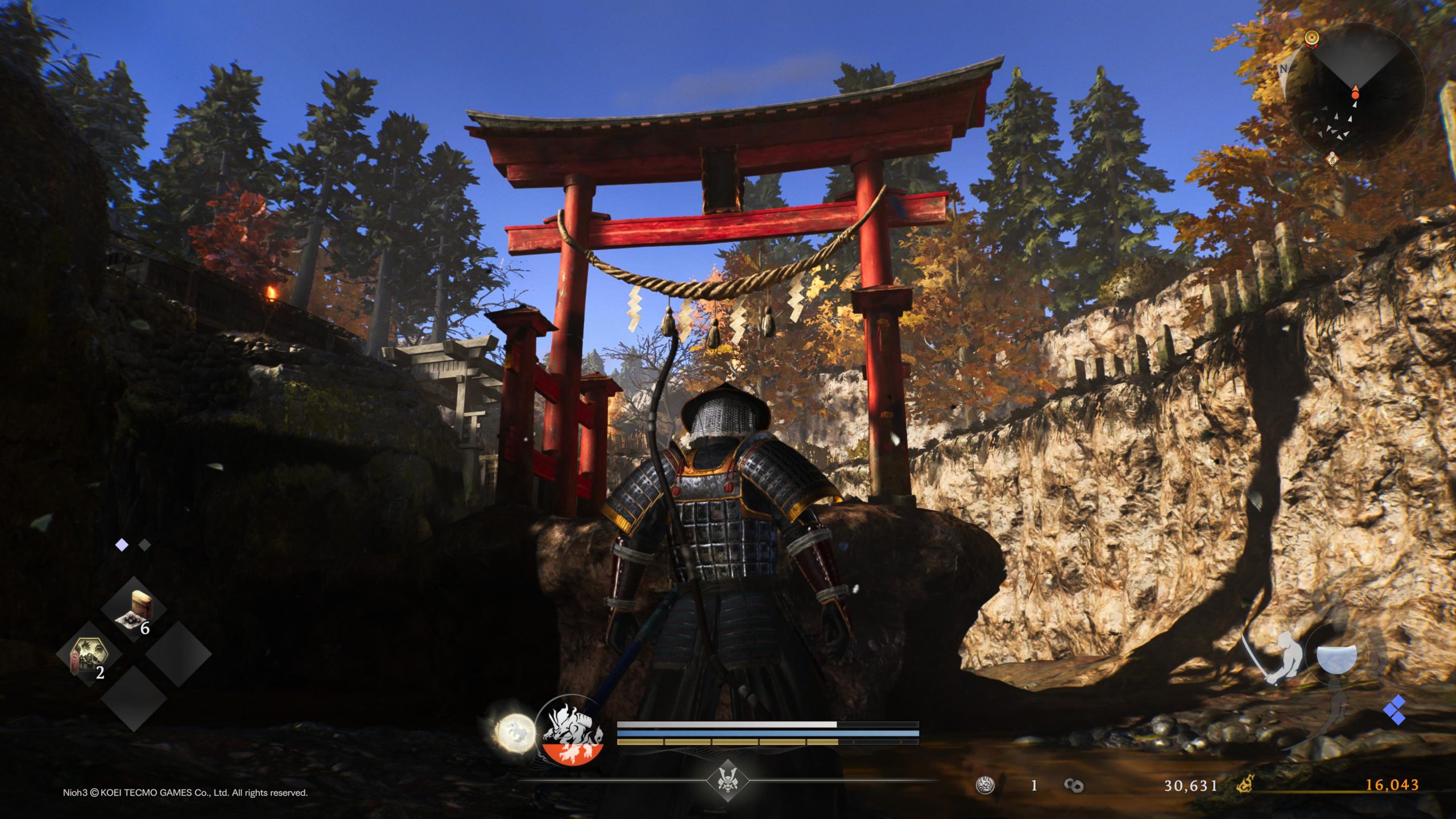Image resolution: width=1456 pixels, height=819 pixels.
Task: Select the hexagonal talisman item with 2 left
Action: [x=88, y=655]
